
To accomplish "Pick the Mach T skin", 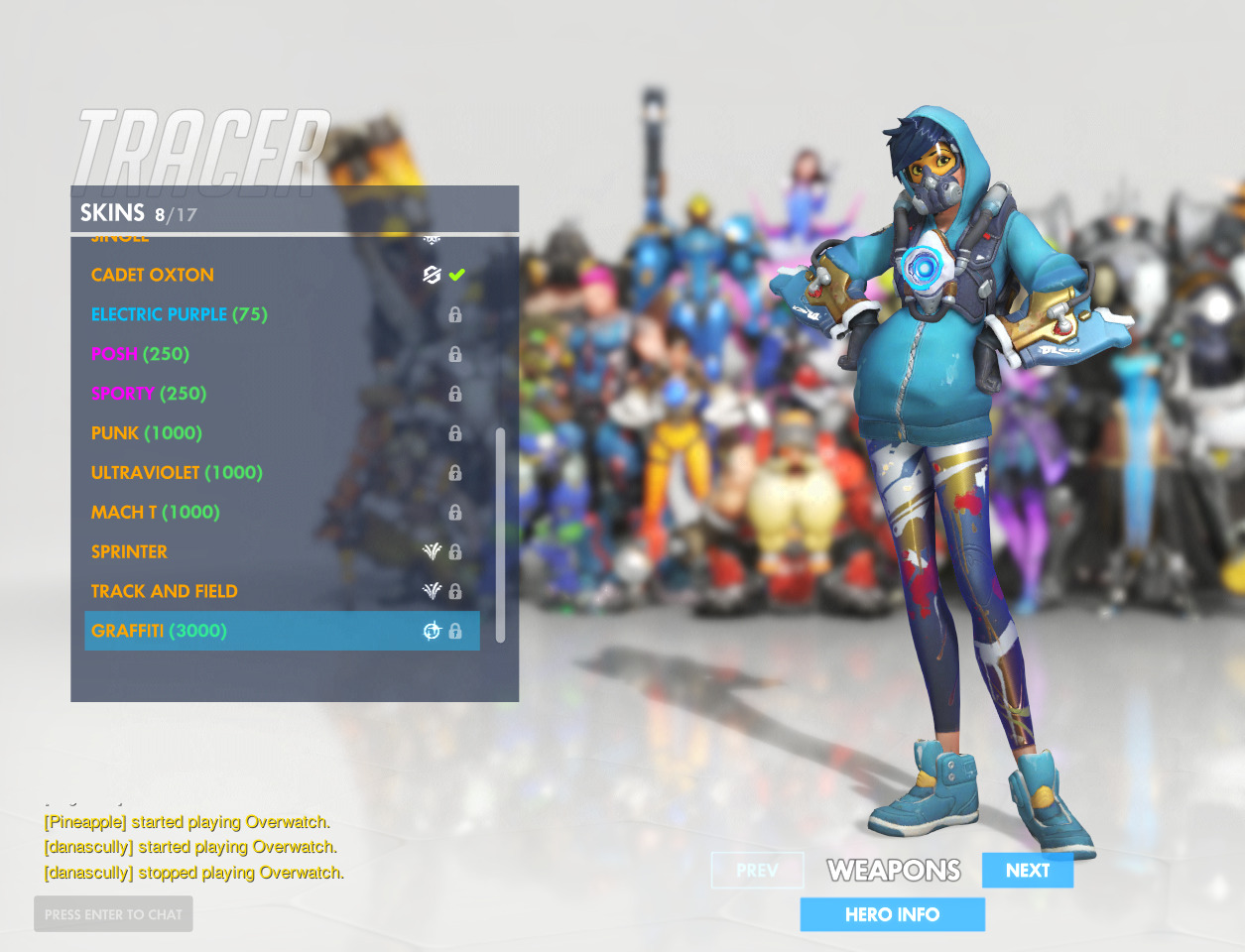I will [155, 513].
